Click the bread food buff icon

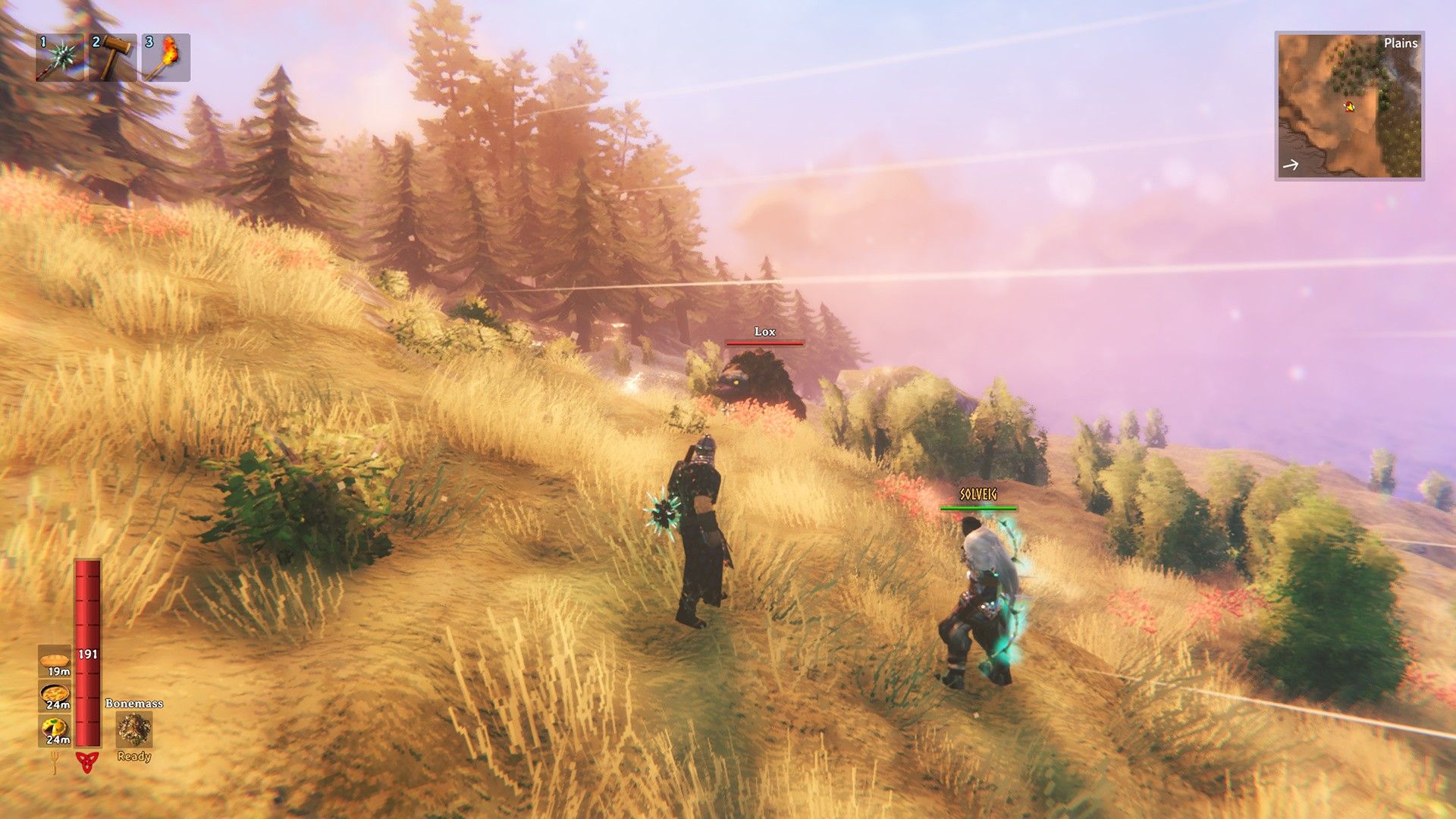pos(55,661)
